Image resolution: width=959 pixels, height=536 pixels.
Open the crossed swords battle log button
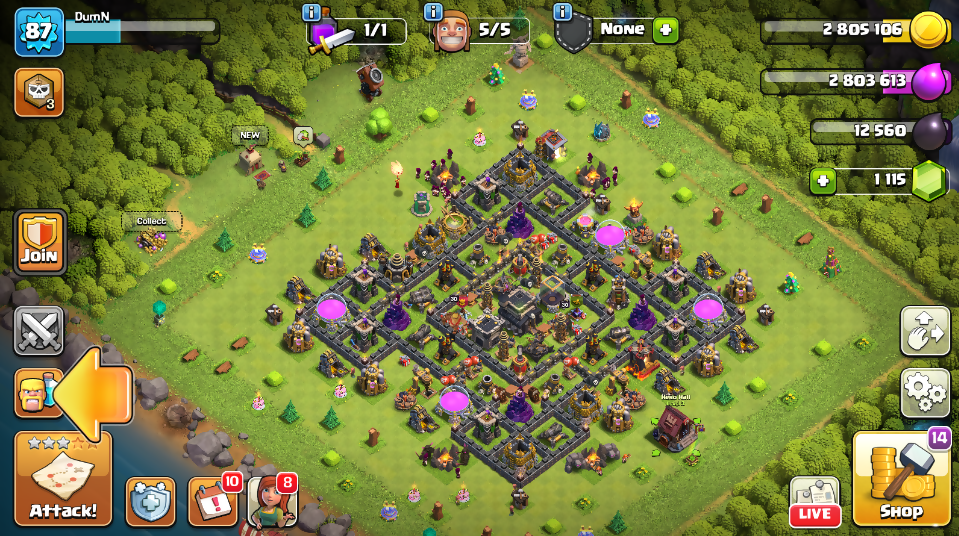click(39, 331)
